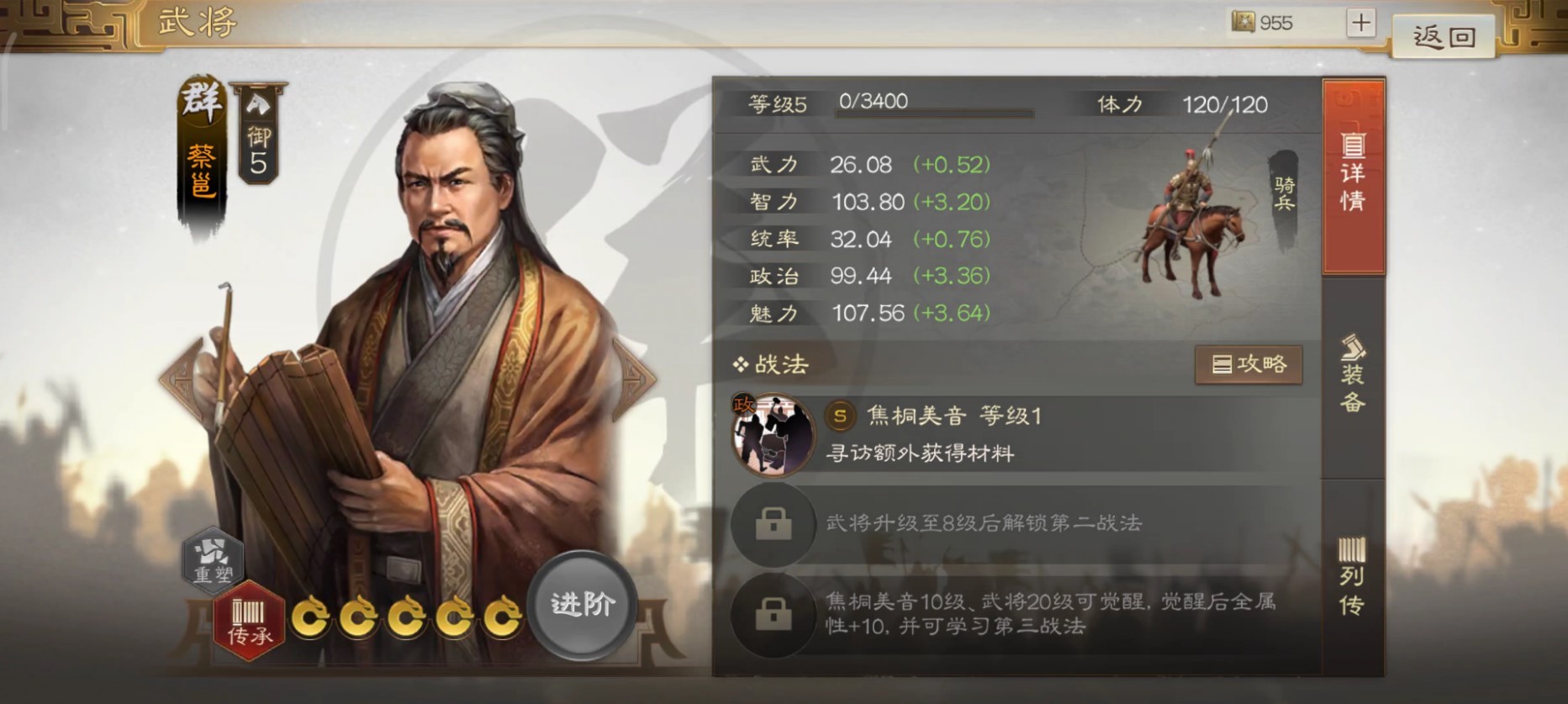Click the 焦桐美音 war skill portrait icon
The height and width of the screenshot is (704, 1568).
[774, 433]
